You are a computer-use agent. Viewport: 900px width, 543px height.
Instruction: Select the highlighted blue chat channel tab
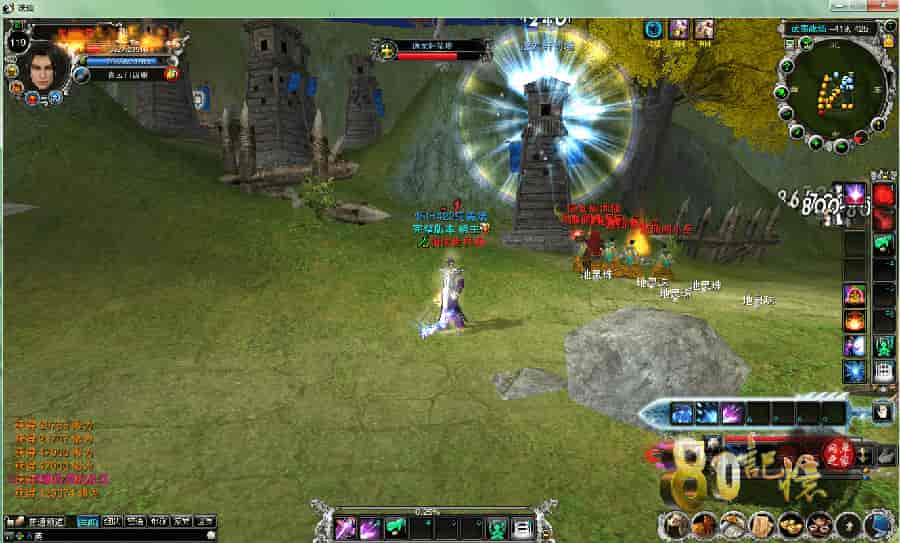[88, 521]
